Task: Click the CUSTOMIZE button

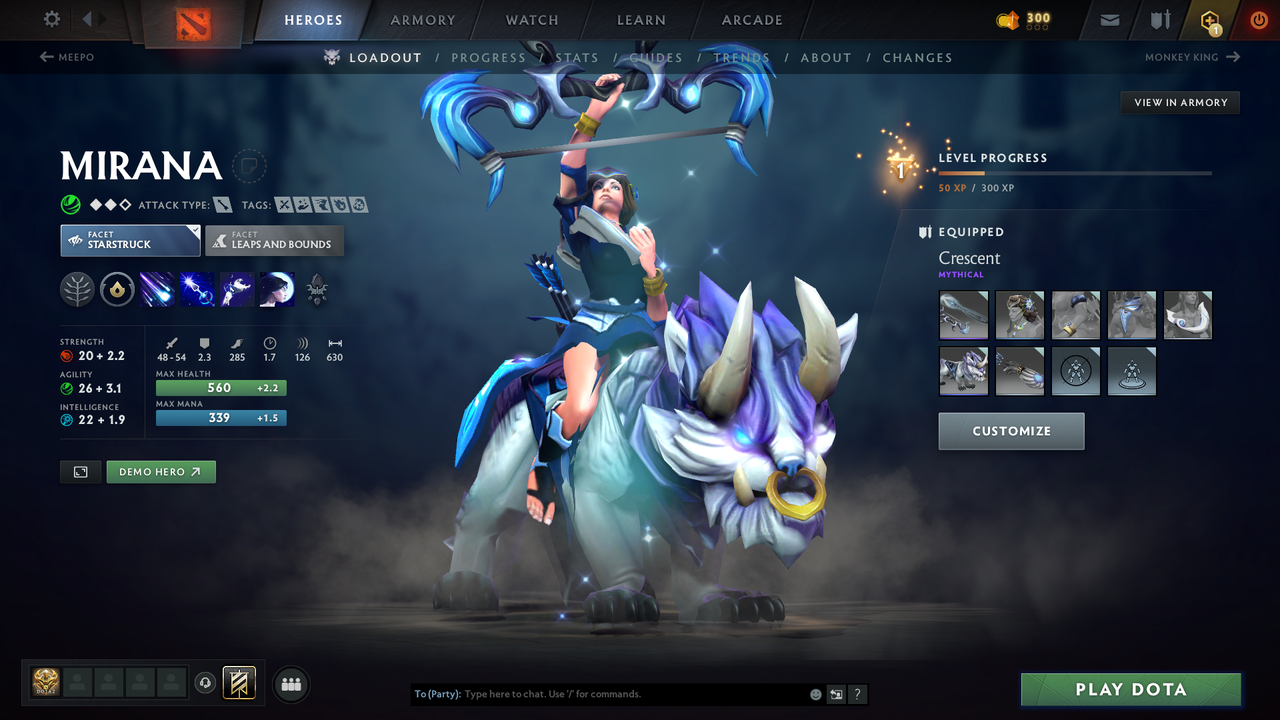Action: (x=1011, y=431)
